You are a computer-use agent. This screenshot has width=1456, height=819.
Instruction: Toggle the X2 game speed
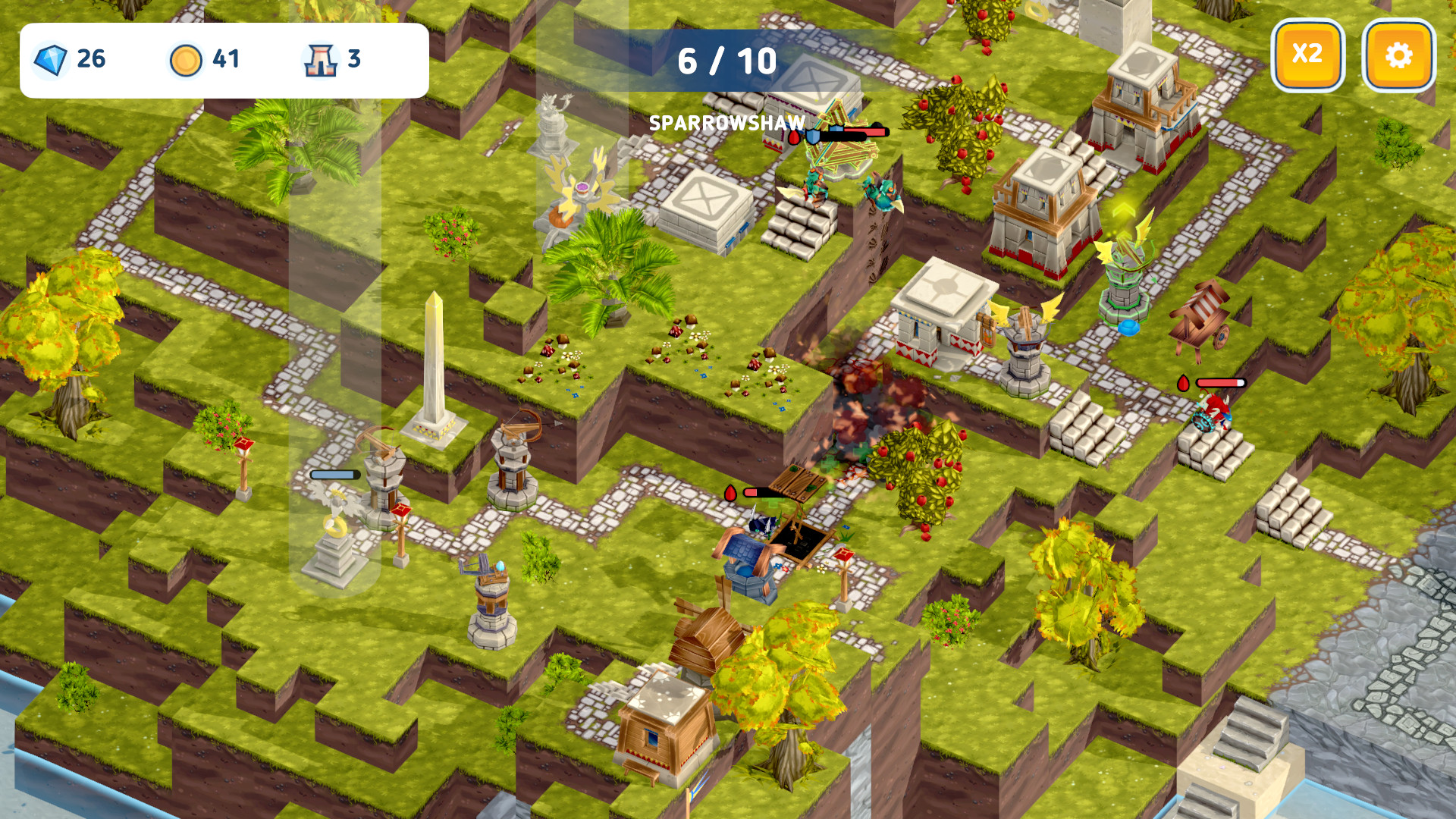(x=1306, y=54)
